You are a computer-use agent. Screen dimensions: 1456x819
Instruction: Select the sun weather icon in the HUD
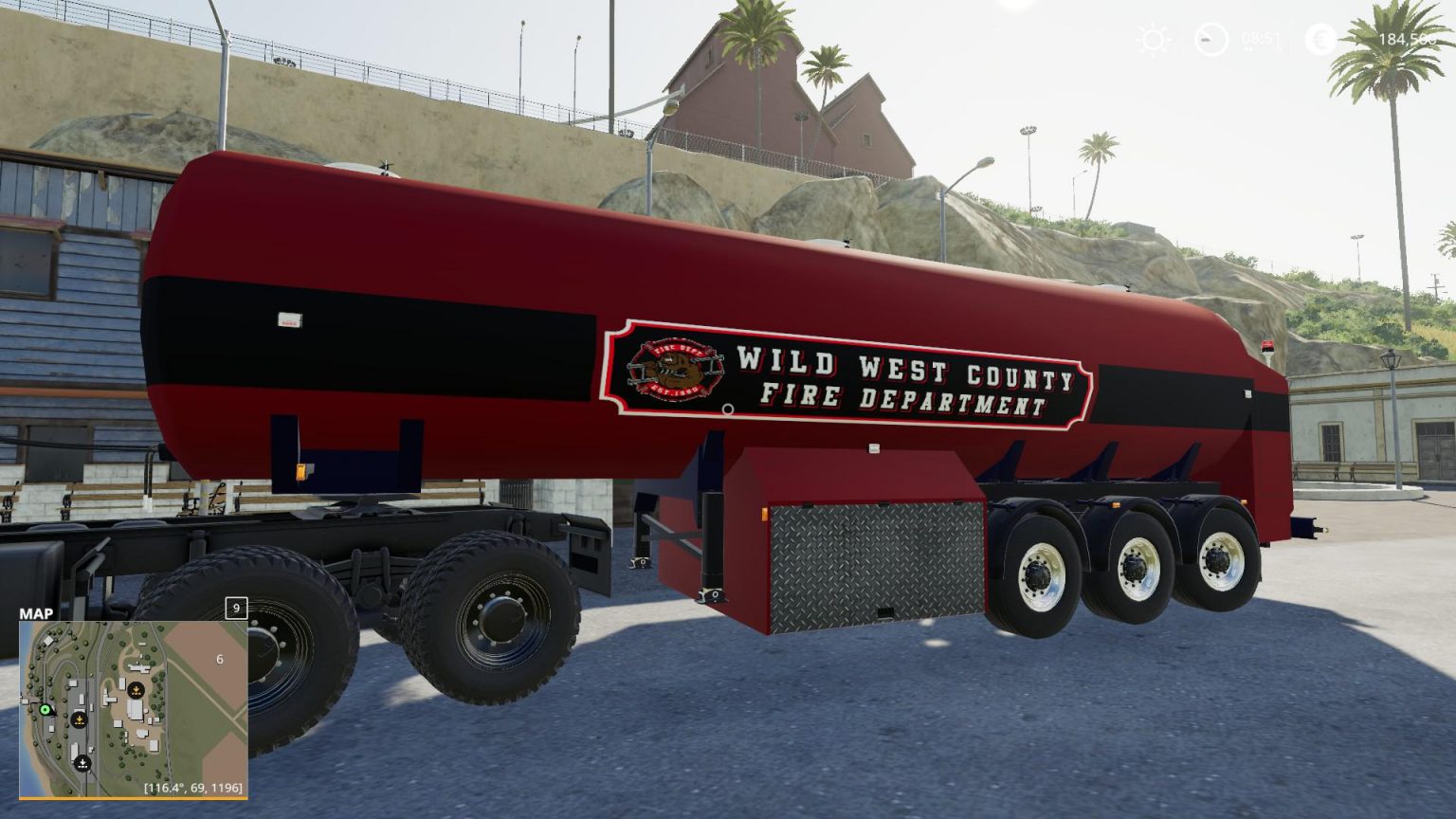1152,38
